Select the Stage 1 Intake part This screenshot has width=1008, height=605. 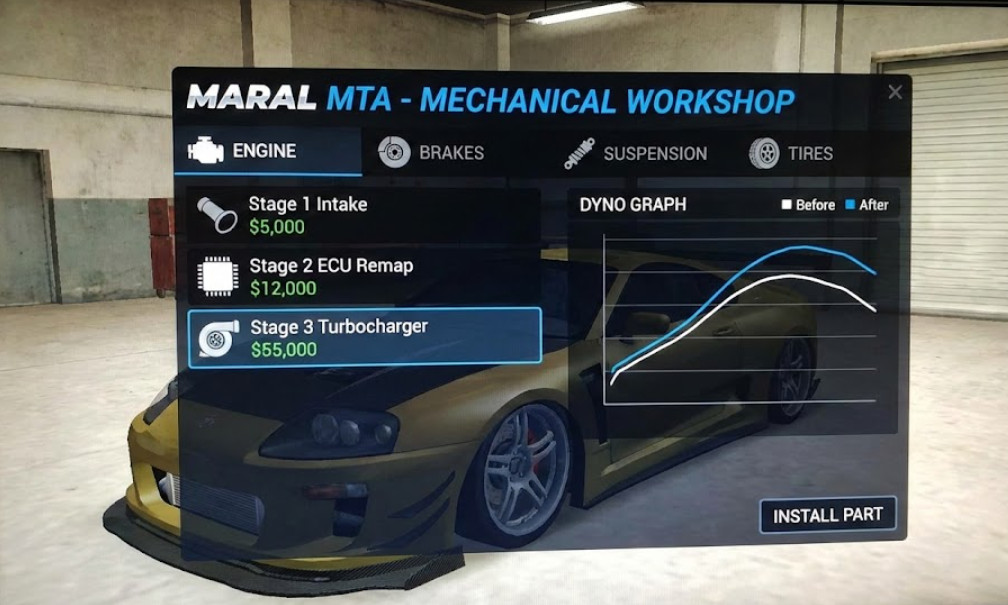tap(363, 215)
